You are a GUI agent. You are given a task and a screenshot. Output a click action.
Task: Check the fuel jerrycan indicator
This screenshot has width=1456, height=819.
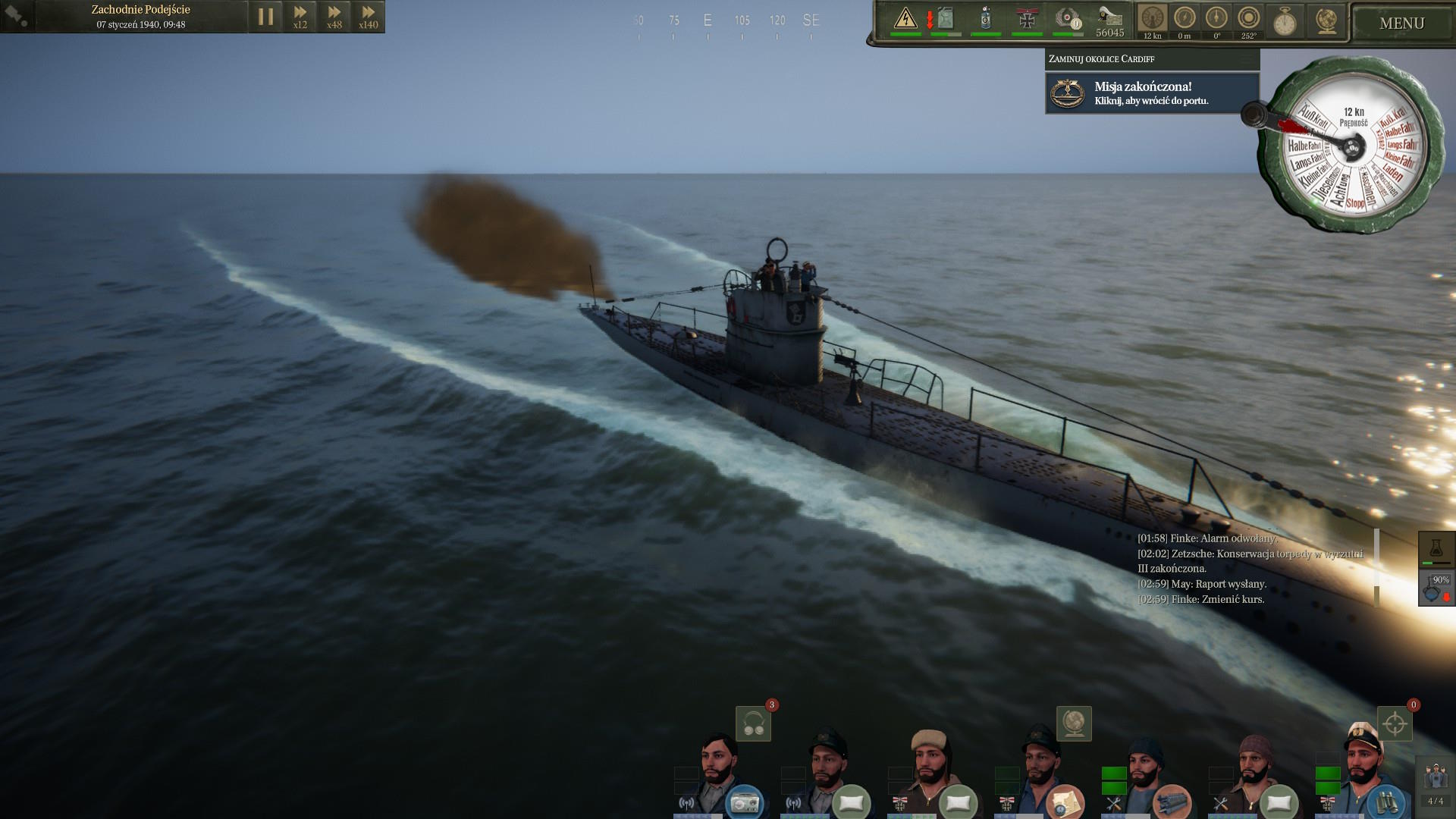click(x=945, y=18)
